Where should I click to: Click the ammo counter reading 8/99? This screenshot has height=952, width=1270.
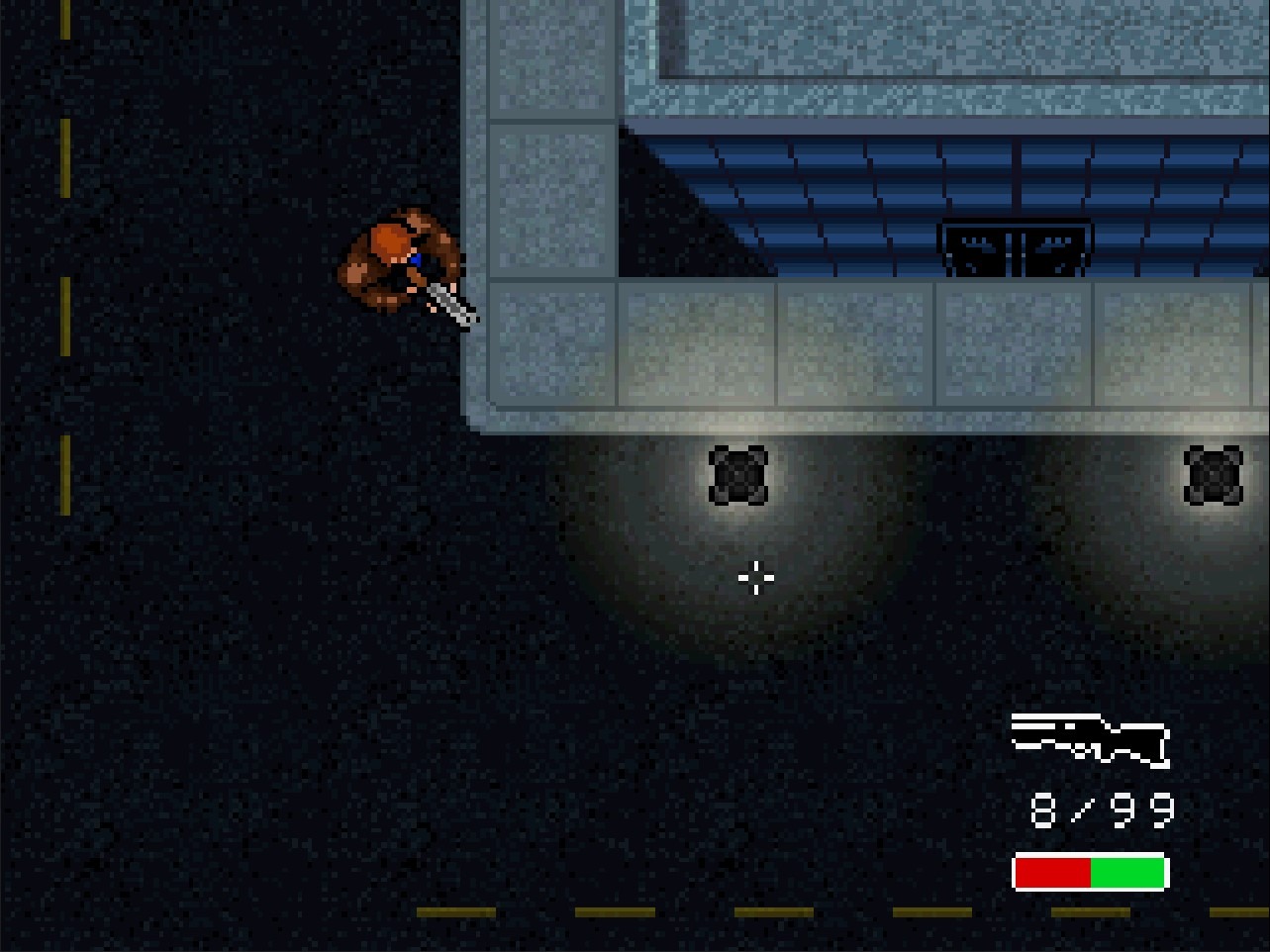tap(1099, 809)
